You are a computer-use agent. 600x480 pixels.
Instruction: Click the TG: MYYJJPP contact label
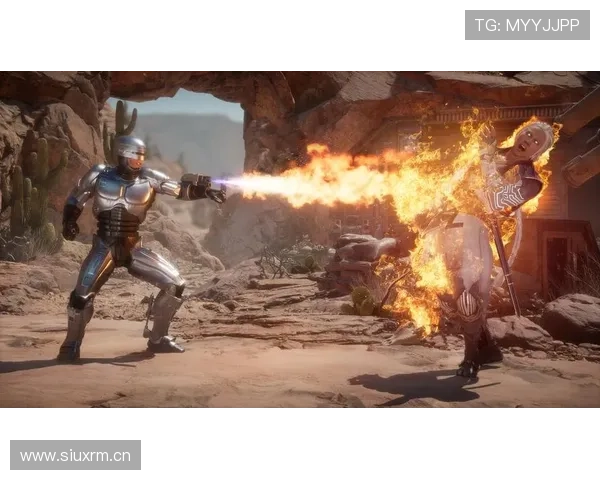(527, 25)
